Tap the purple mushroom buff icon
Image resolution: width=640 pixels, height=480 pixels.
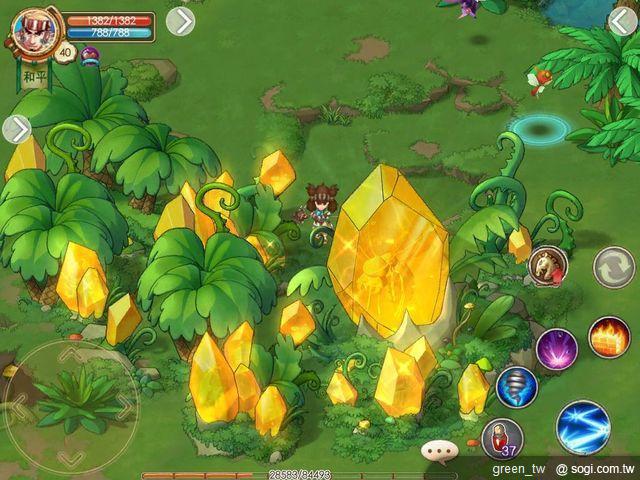[90, 55]
